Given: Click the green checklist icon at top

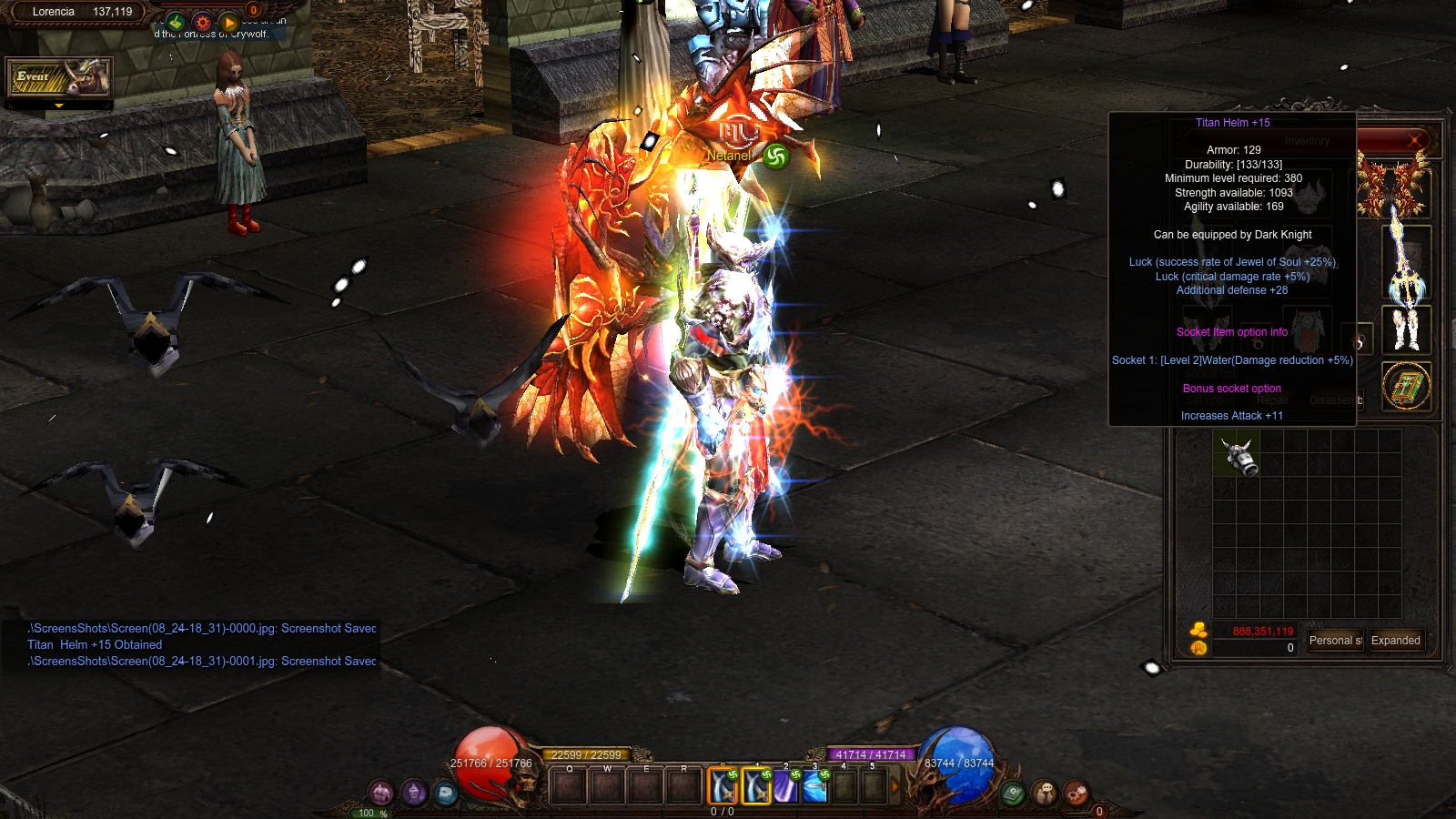Looking at the screenshot, I should click(176, 22).
